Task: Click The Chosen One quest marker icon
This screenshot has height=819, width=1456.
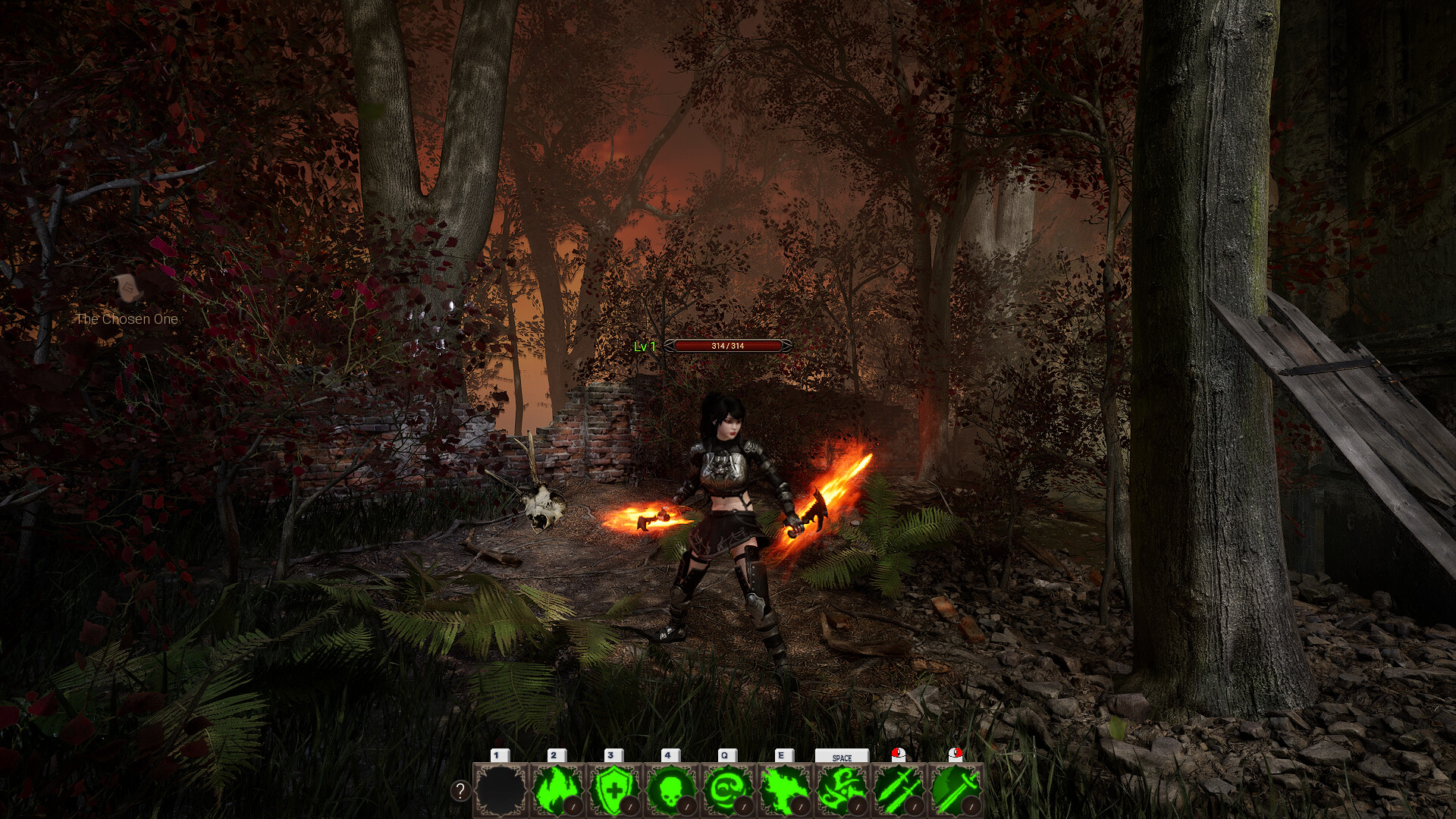Action: pos(128,287)
